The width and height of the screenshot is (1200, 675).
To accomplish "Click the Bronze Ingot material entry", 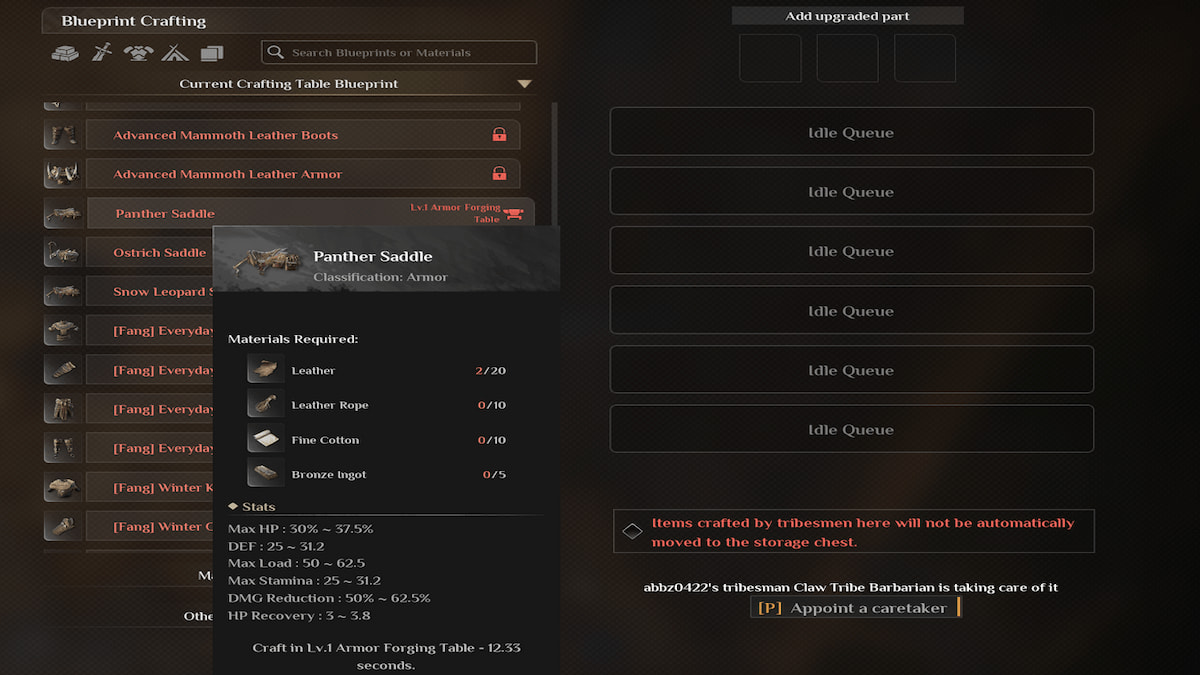I will [x=328, y=475].
